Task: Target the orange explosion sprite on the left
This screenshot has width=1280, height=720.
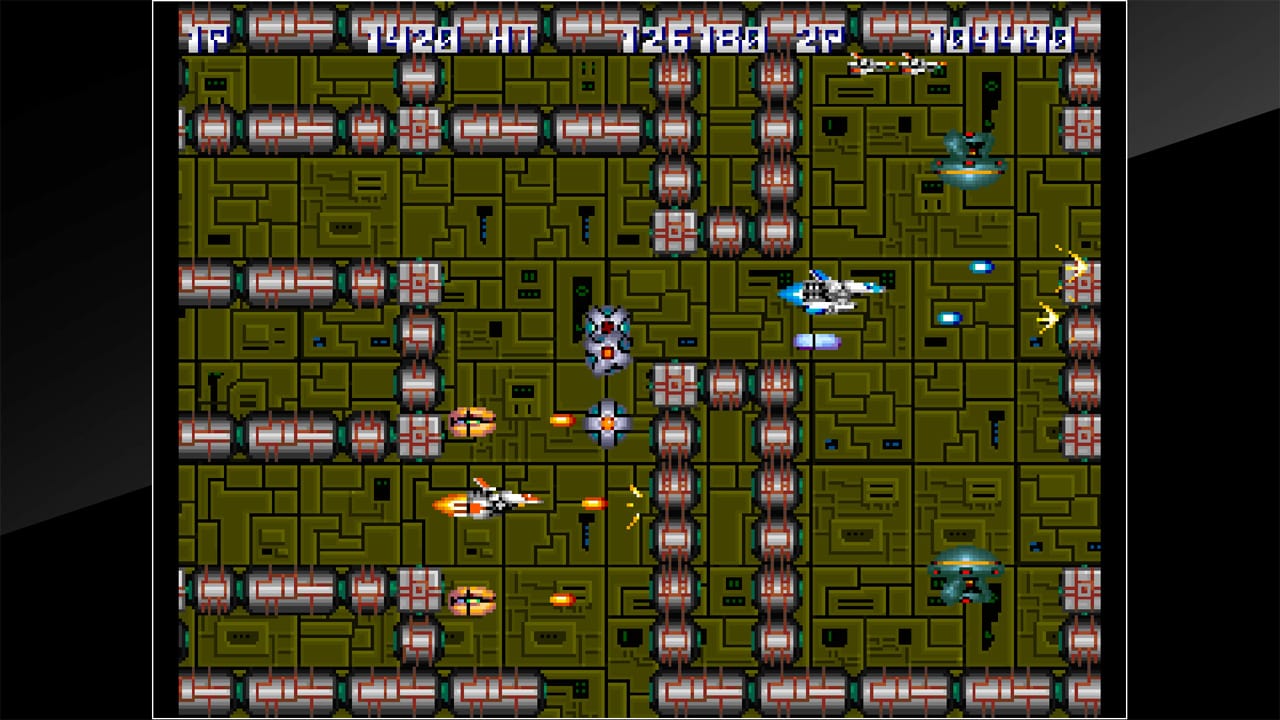Action: click(x=470, y=421)
